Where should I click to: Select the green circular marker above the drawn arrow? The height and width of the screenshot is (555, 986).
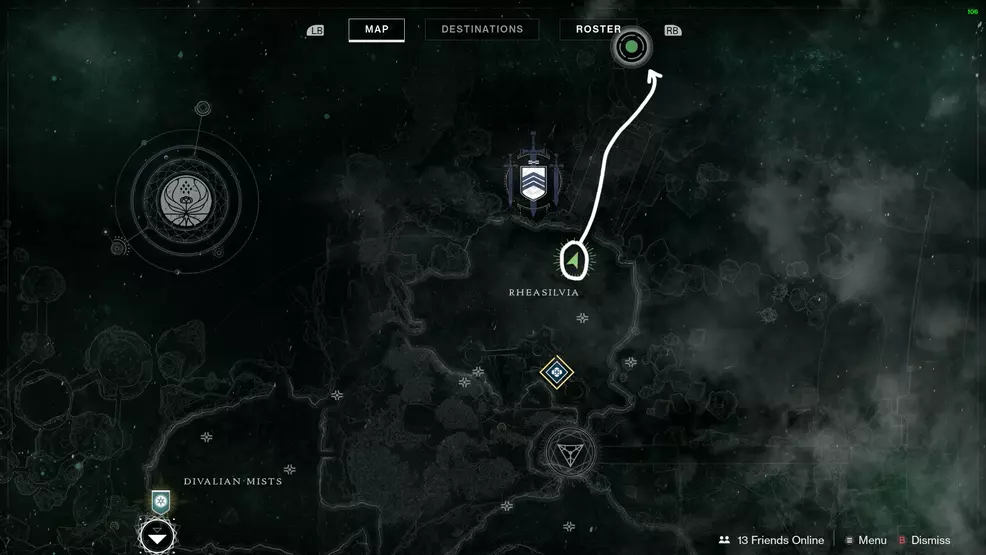point(631,46)
